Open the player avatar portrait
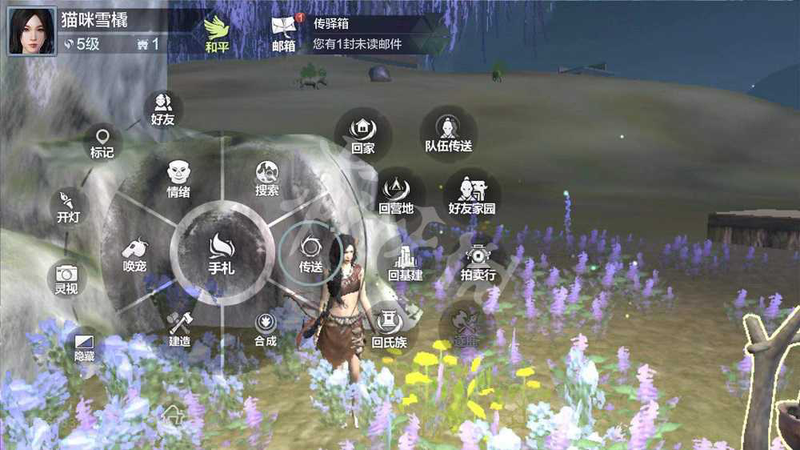 tap(32, 30)
